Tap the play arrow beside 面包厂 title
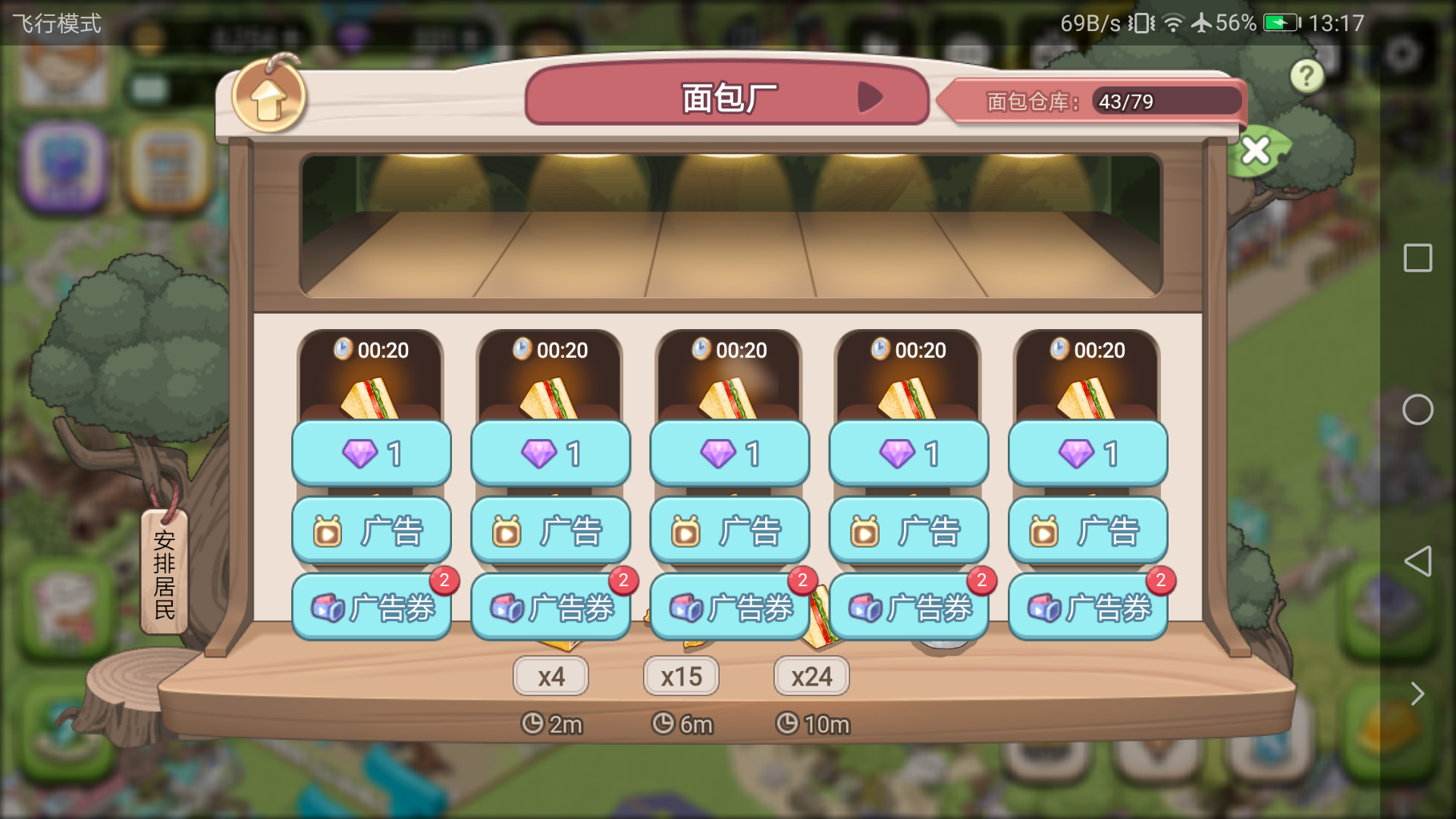The width and height of the screenshot is (1456, 819). (873, 98)
